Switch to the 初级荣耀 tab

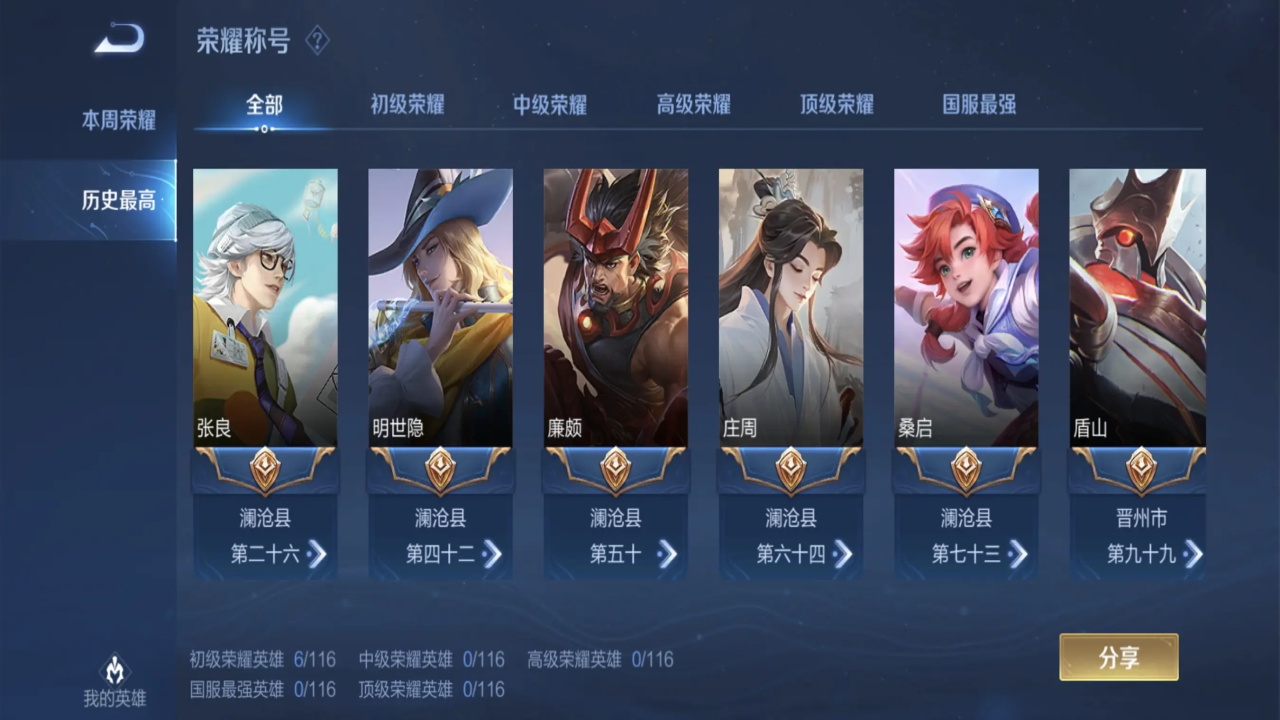(x=407, y=105)
